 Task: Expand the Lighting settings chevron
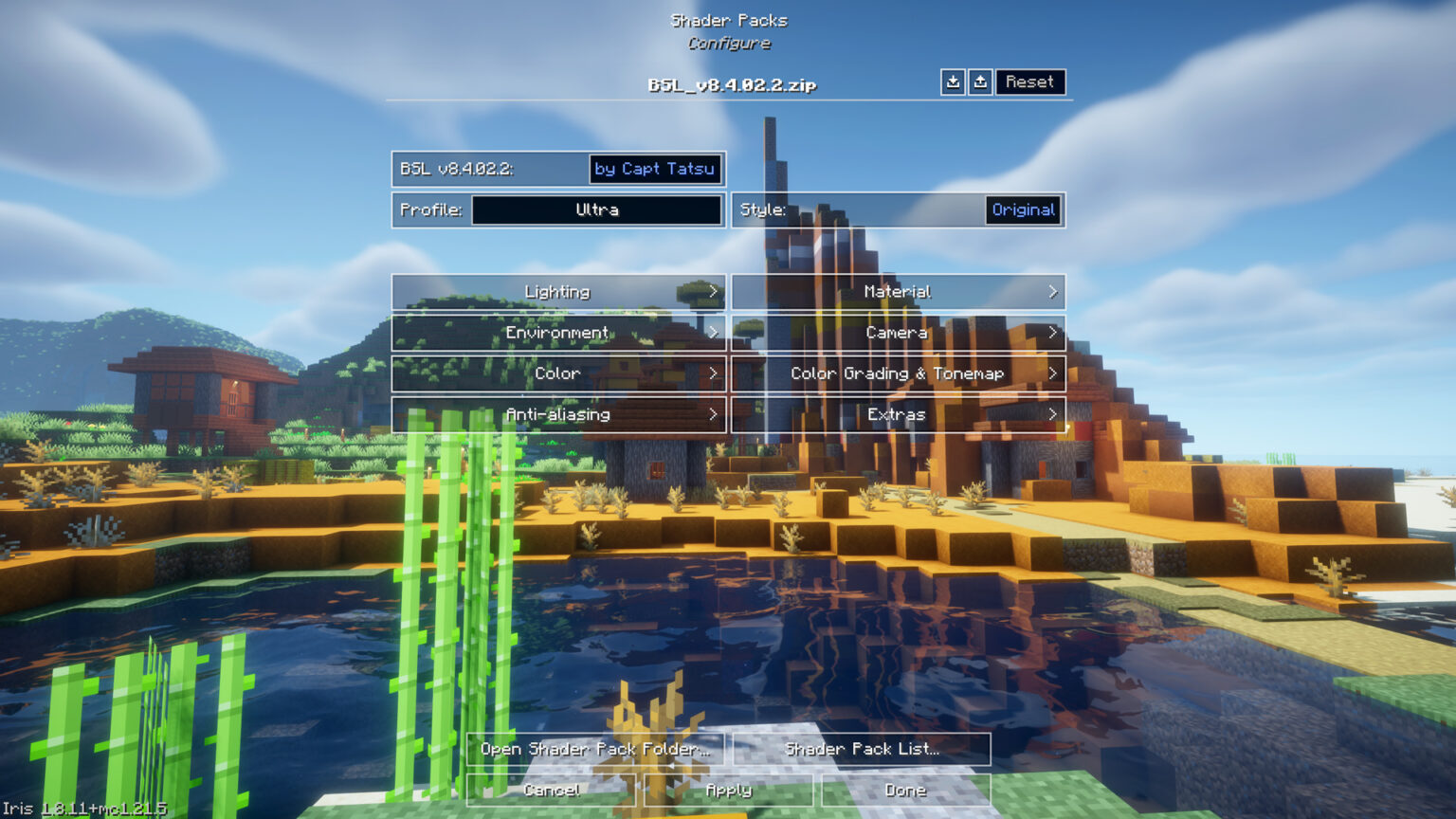coord(714,292)
